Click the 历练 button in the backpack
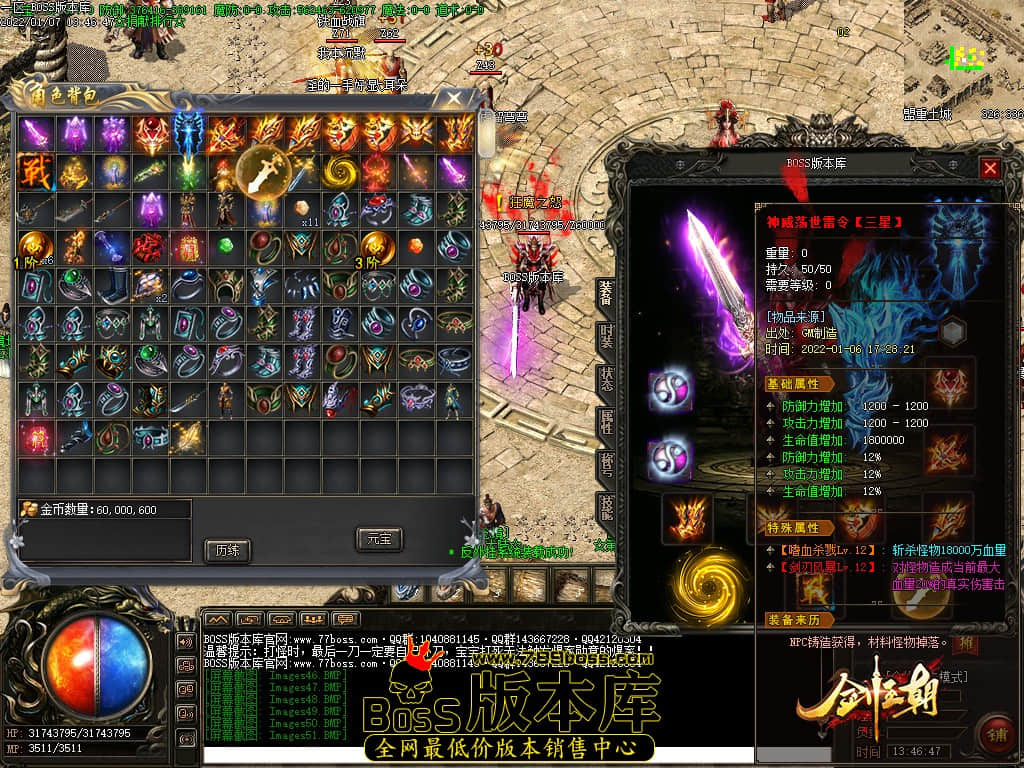 tap(226, 550)
